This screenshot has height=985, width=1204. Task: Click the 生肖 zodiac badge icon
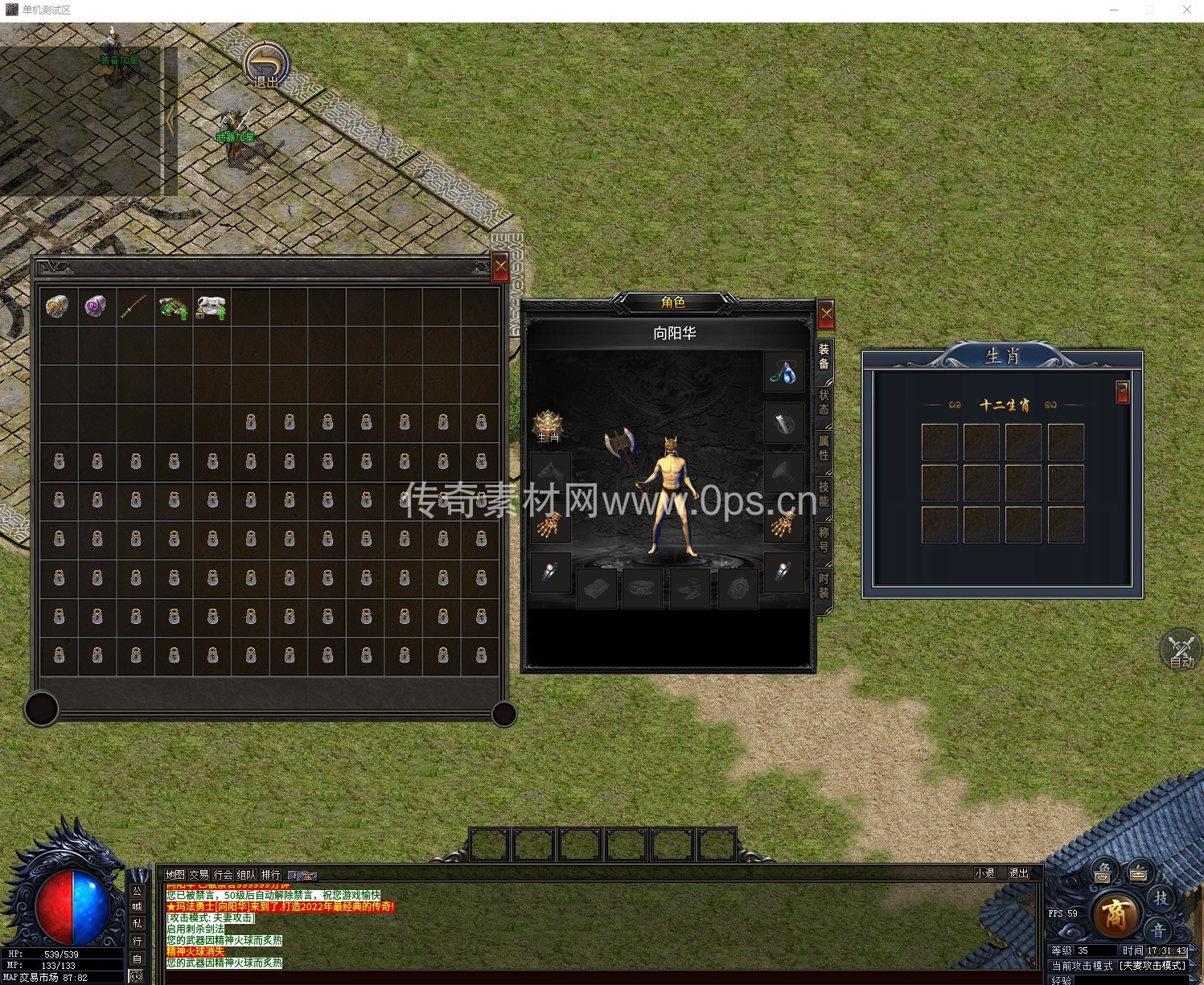pyautogui.click(x=549, y=425)
